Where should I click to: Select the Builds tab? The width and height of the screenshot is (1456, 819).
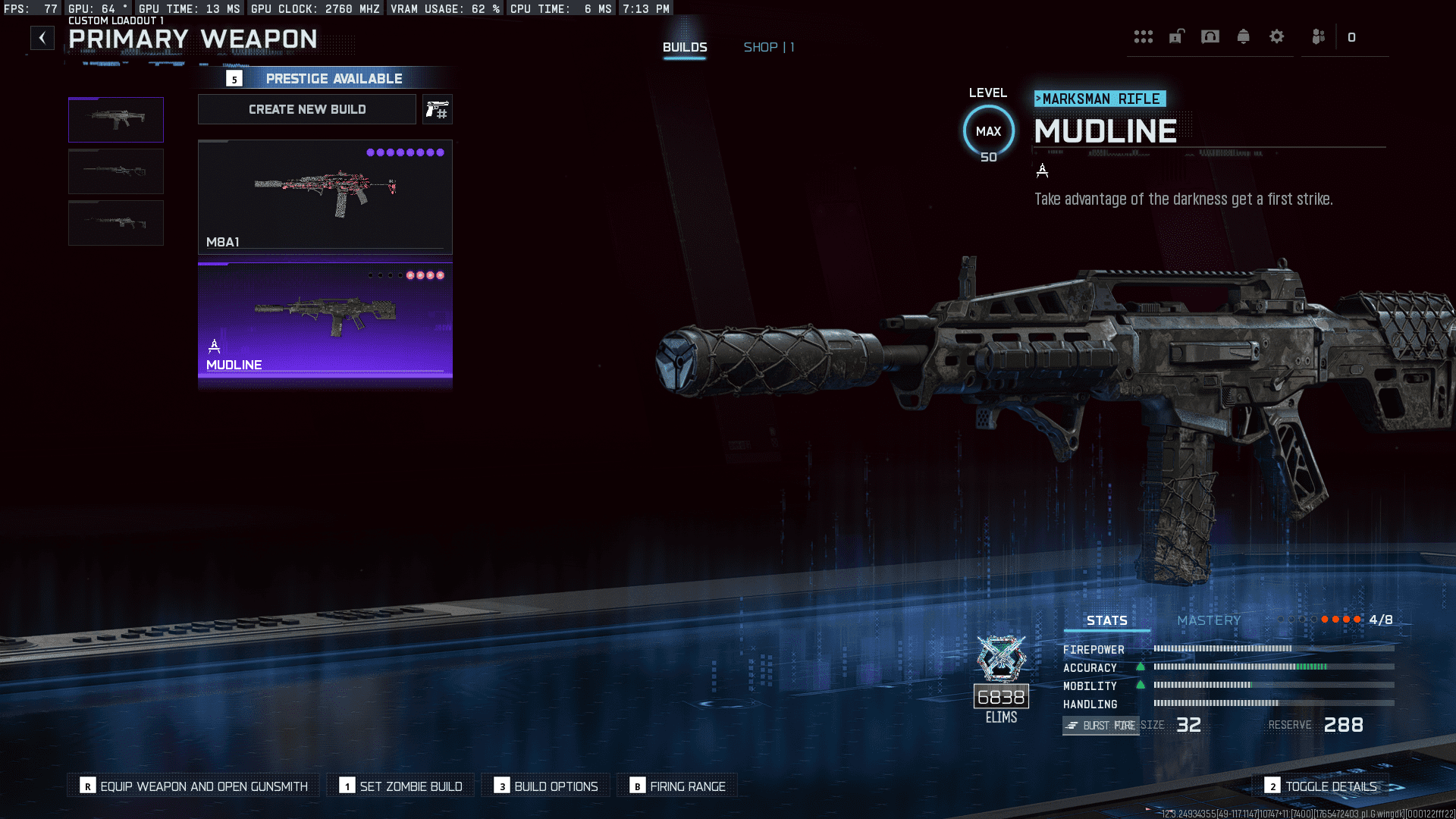pyautogui.click(x=685, y=47)
